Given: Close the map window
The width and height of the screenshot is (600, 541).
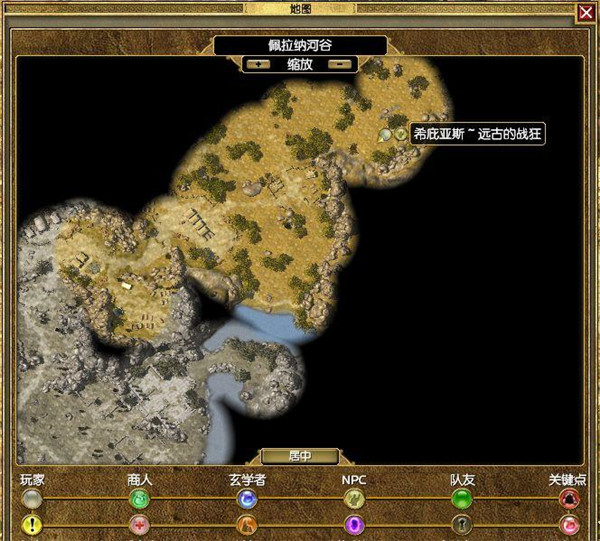Looking at the screenshot, I should 585,12.
